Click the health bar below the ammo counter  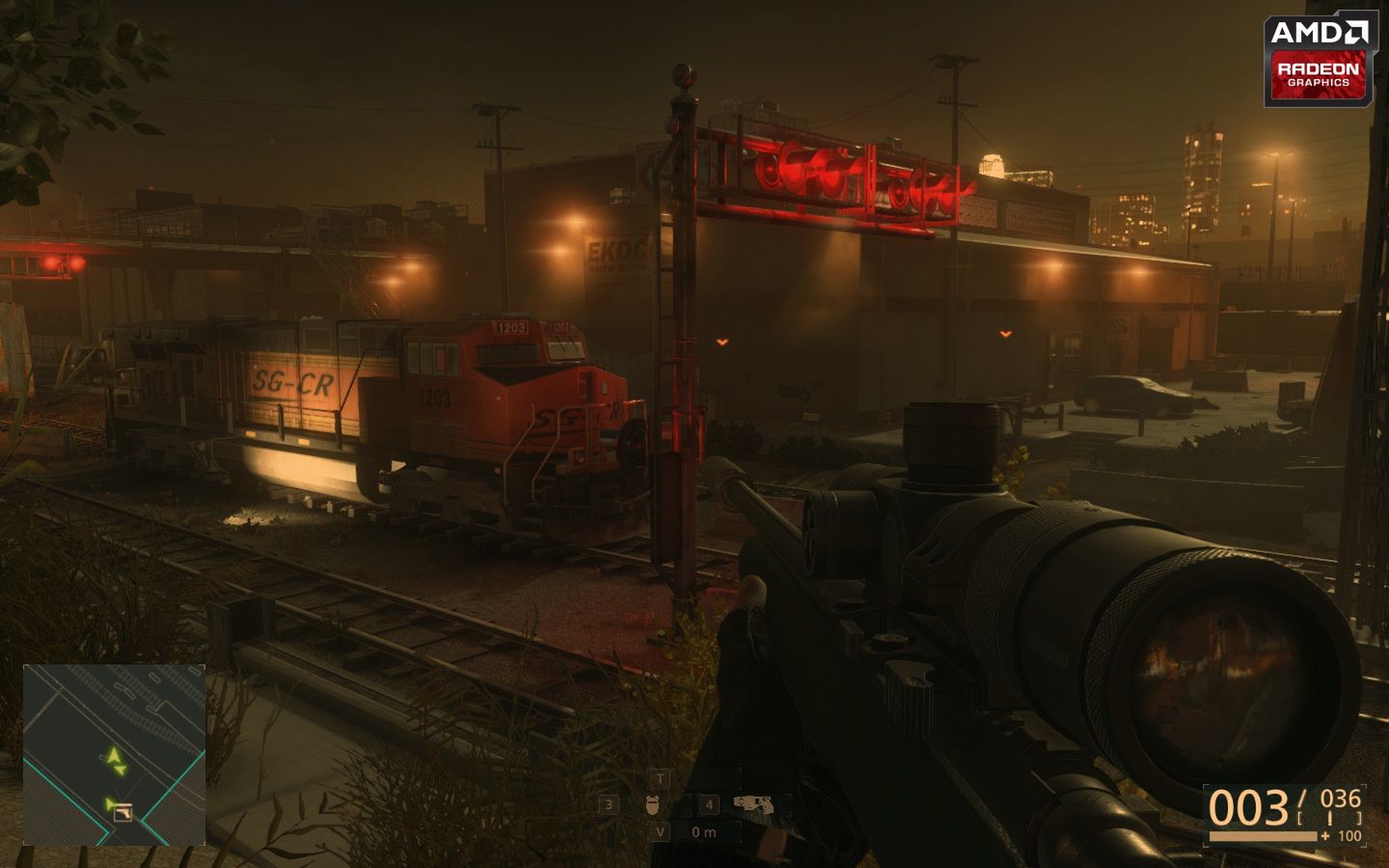point(1263,836)
